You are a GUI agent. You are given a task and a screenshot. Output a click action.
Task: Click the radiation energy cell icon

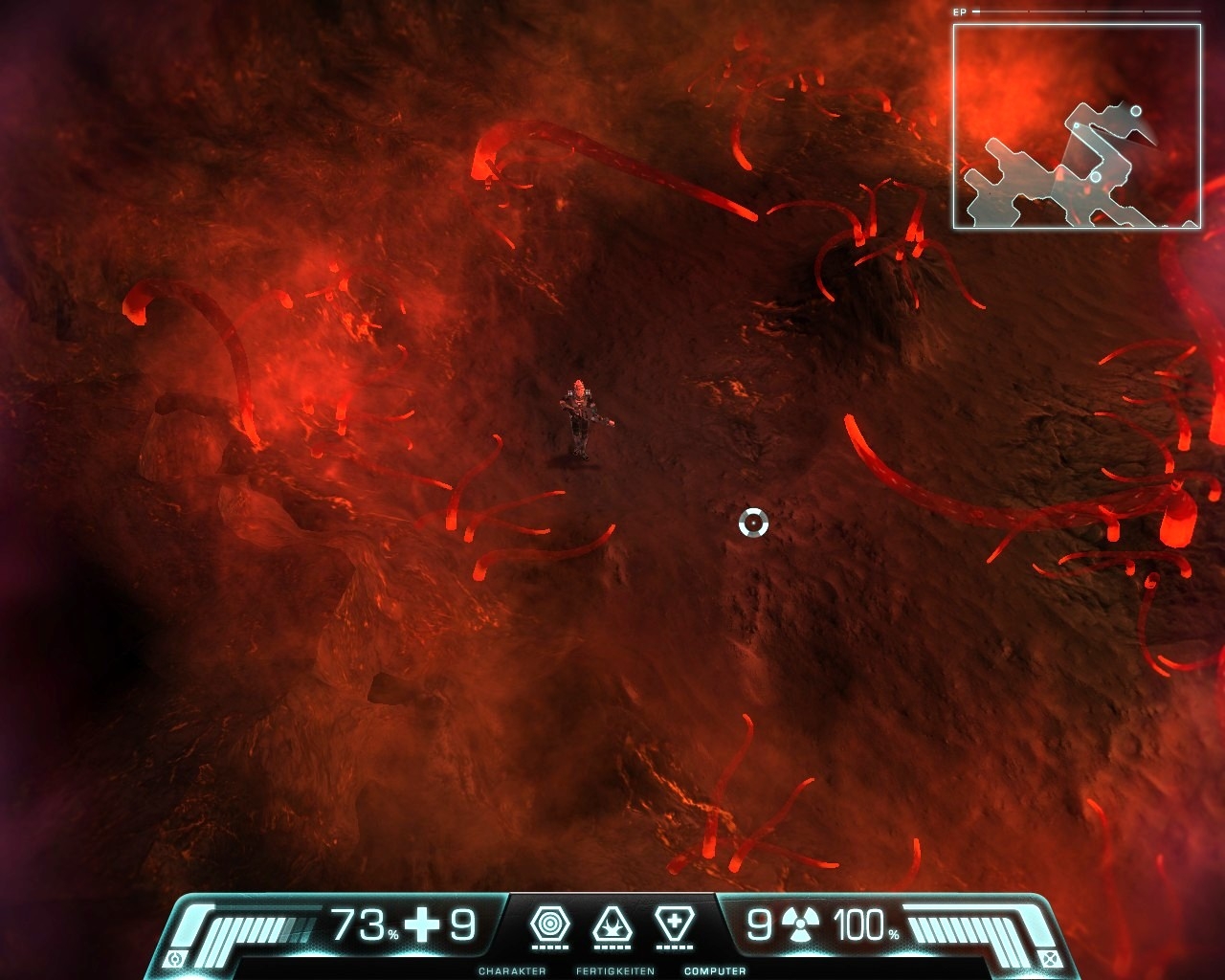[800, 925]
